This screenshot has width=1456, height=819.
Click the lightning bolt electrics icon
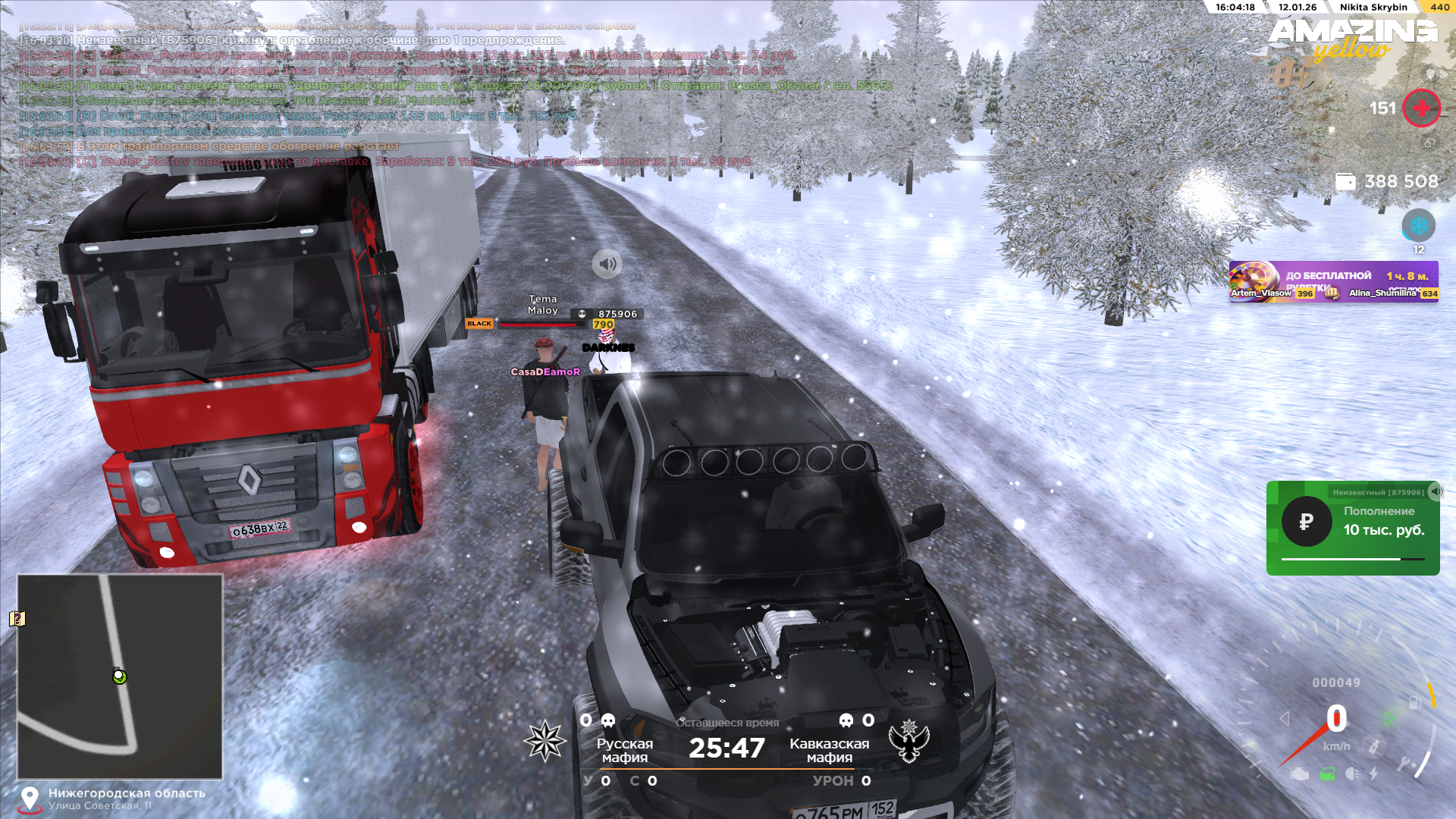click(1373, 774)
